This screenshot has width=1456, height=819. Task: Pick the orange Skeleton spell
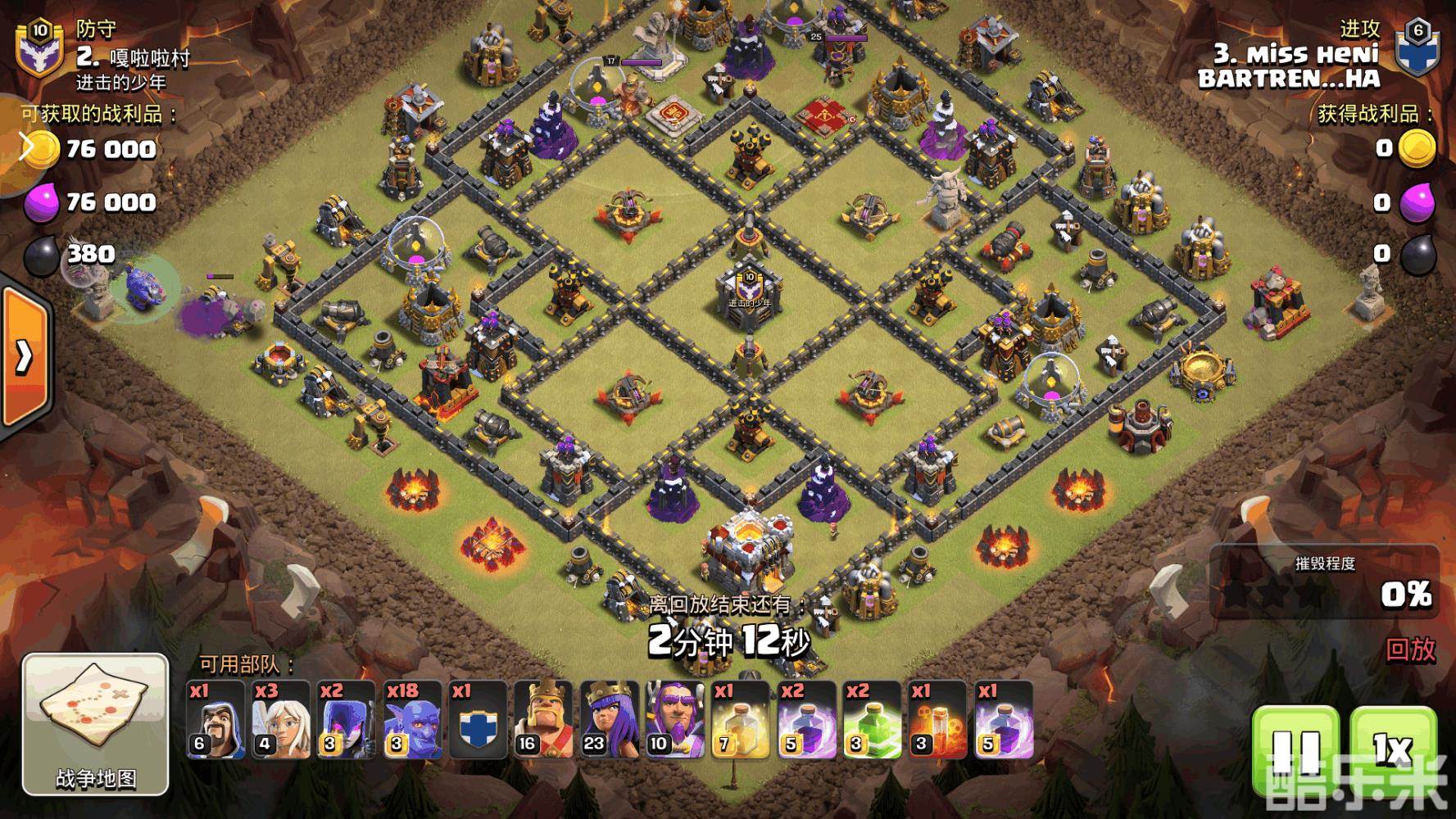[x=937, y=720]
